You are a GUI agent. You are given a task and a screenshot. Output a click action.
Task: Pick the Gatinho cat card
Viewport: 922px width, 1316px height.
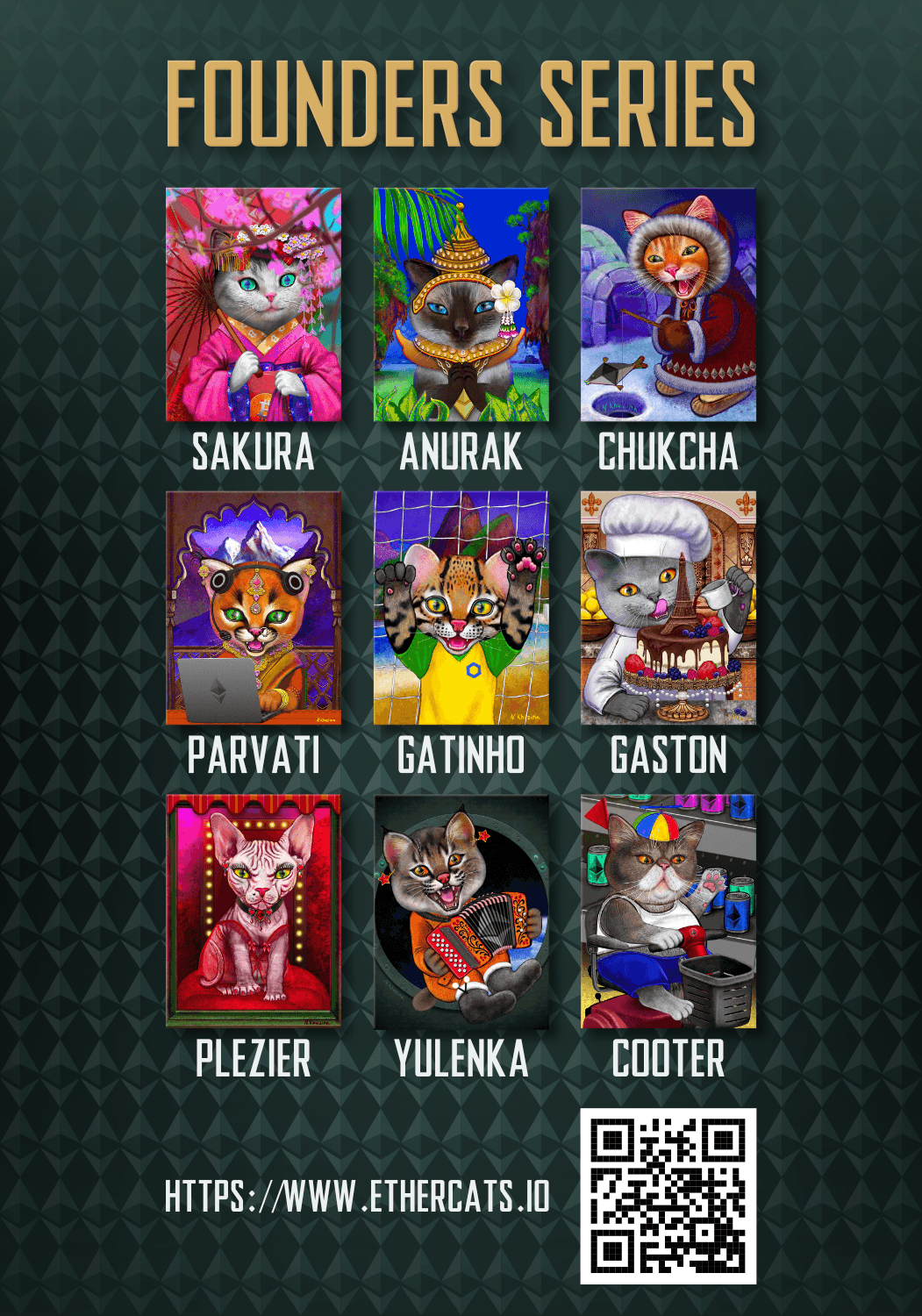coord(461,608)
